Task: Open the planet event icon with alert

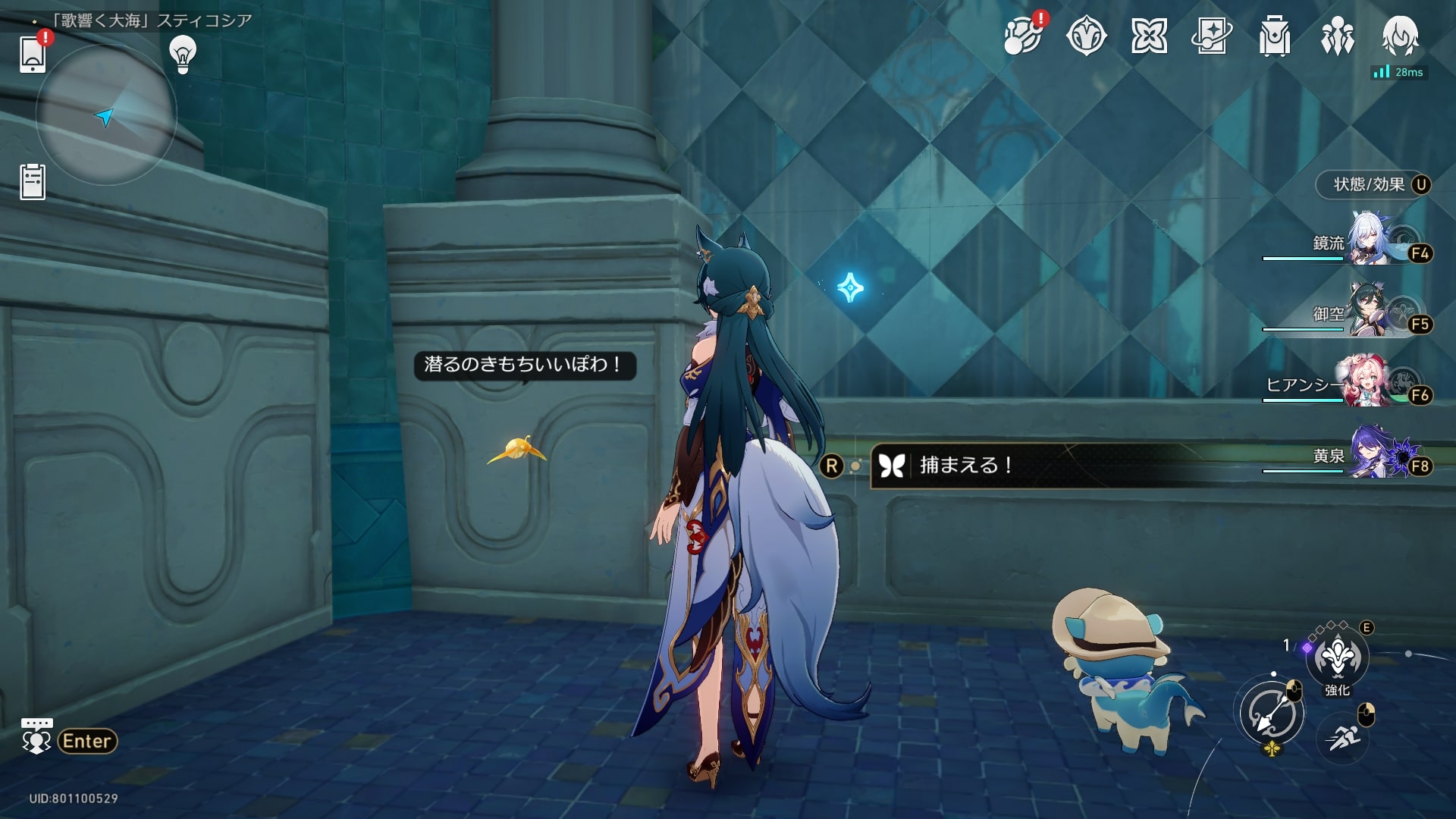Action: 1023,35
